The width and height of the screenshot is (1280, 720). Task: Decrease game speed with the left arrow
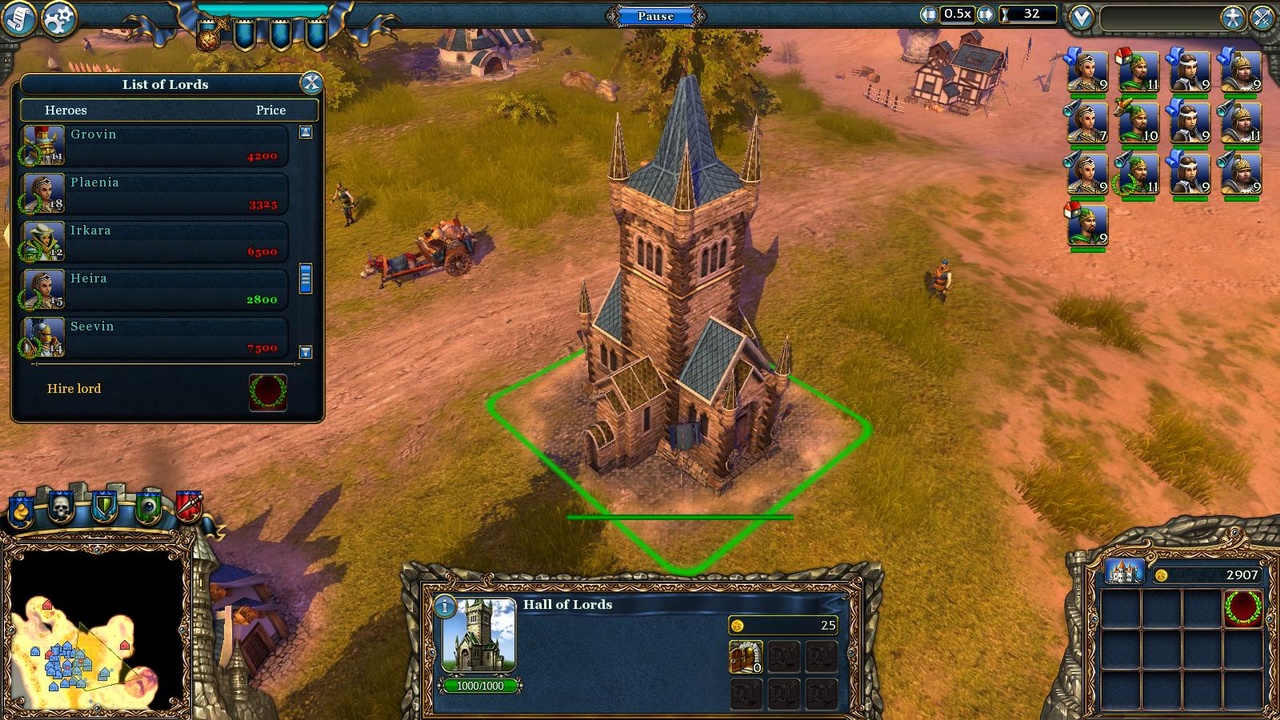(929, 15)
